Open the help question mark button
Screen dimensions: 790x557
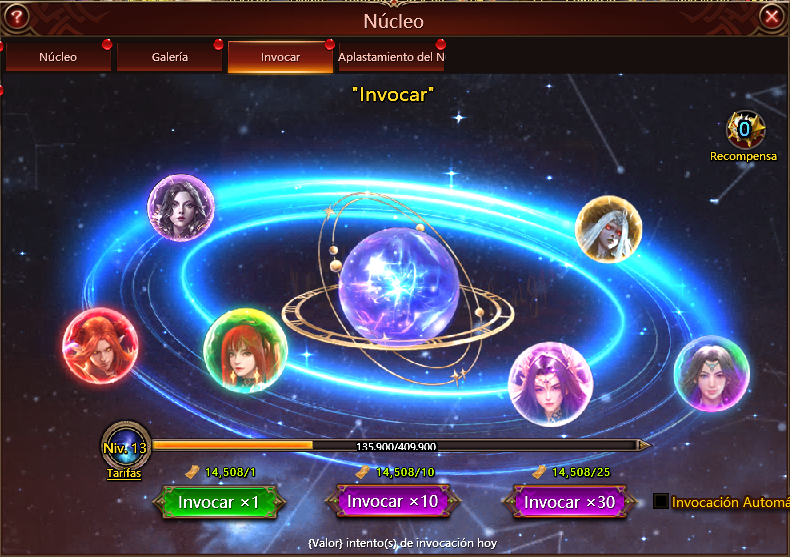[17, 17]
